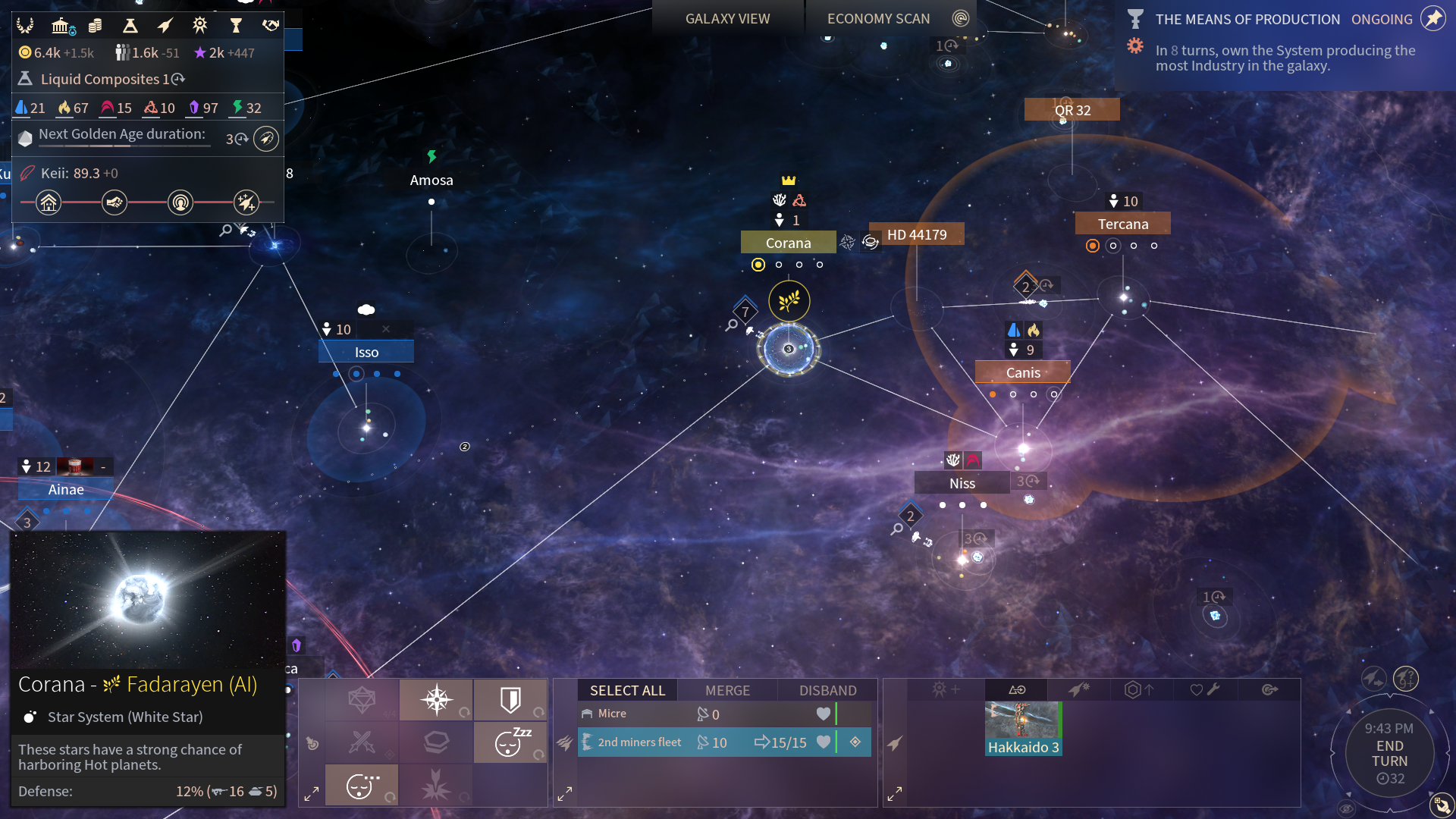Select the Hakkaido 3 ship thumbnail
The height and width of the screenshot is (819, 1456).
click(1022, 729)
